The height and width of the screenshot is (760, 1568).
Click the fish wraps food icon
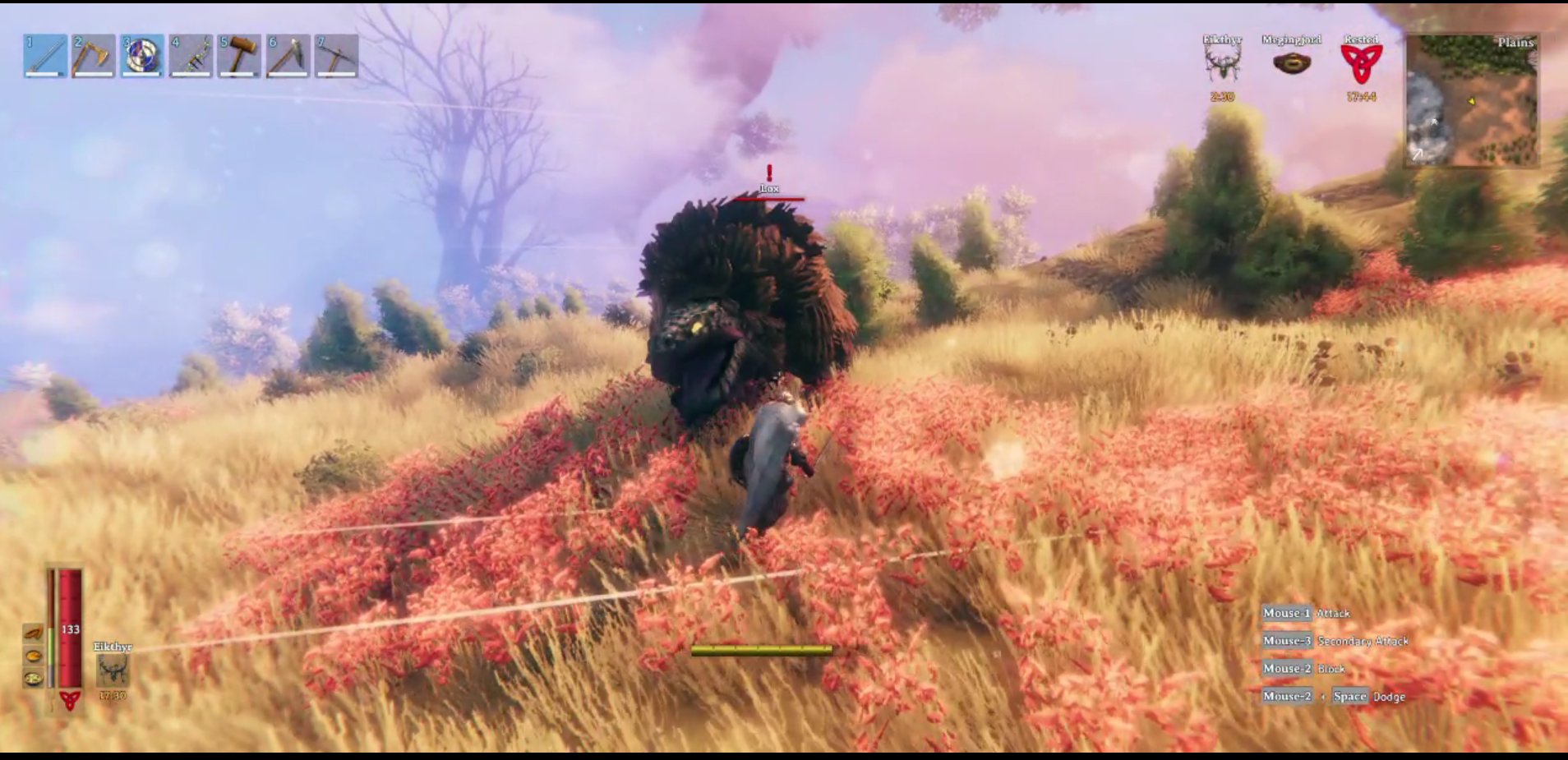click(33, 679)
